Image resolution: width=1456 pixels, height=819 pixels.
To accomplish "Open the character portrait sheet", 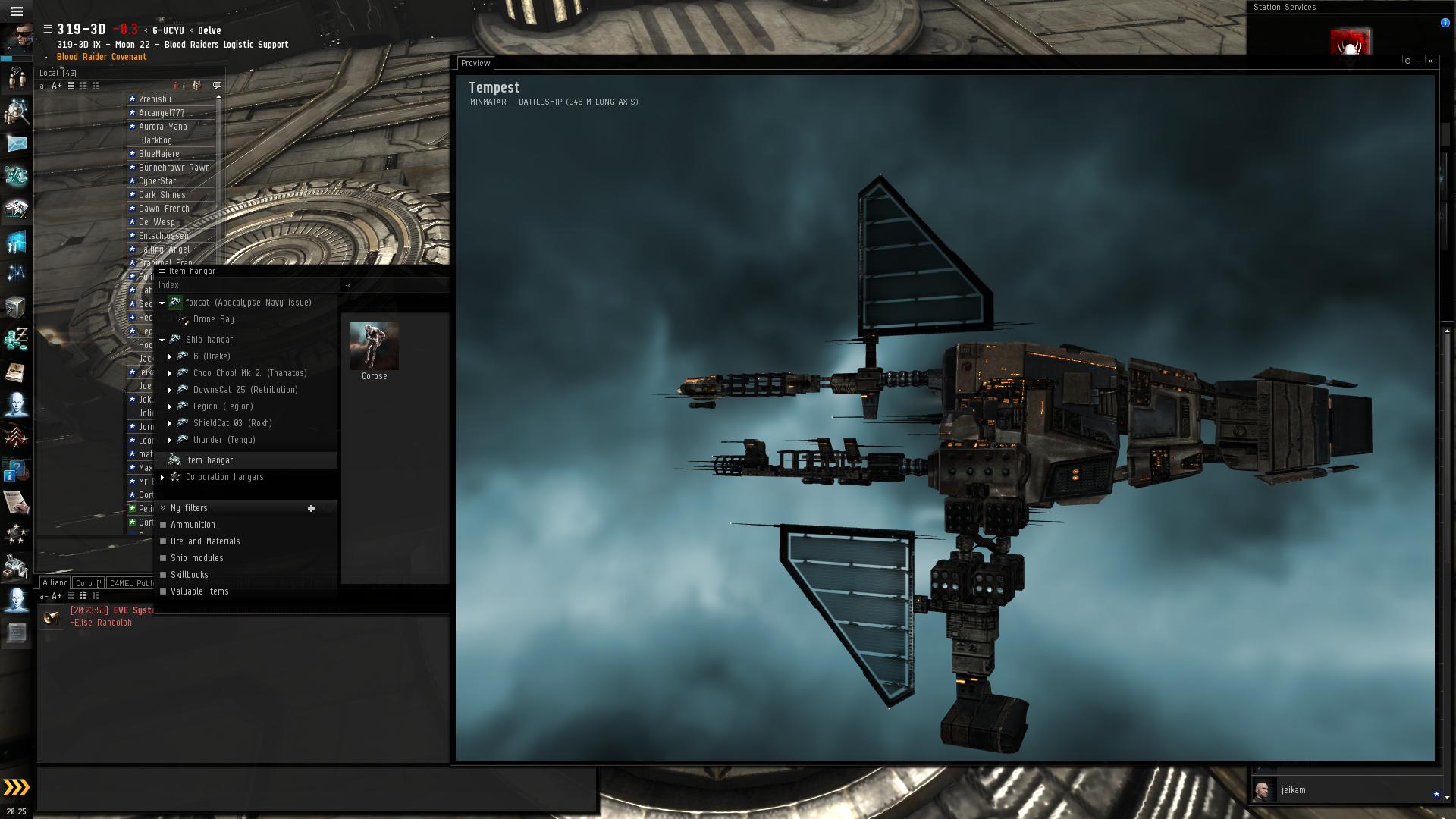I will [x=17, y=38].
